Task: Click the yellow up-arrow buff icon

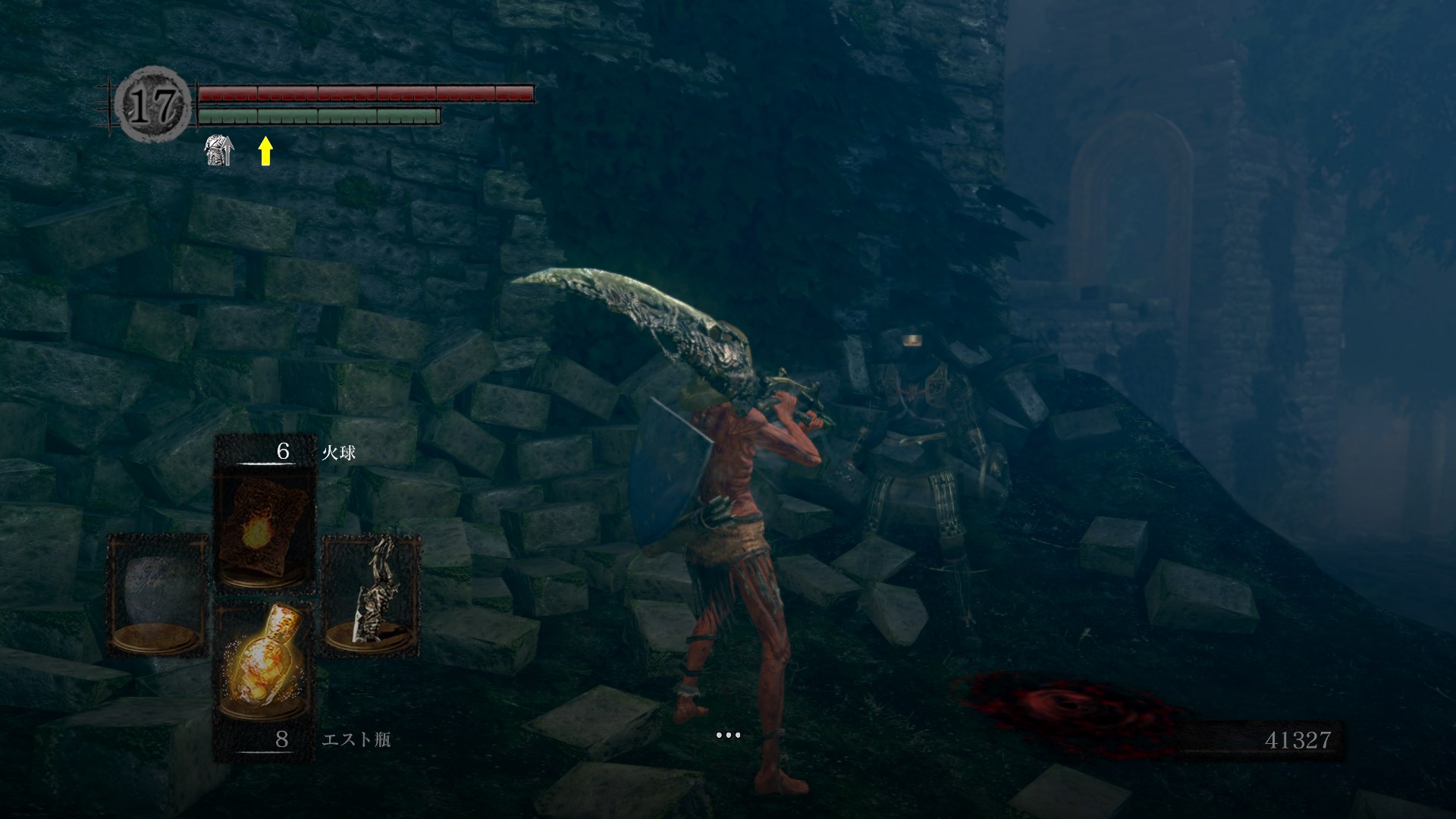Action: 265,151
